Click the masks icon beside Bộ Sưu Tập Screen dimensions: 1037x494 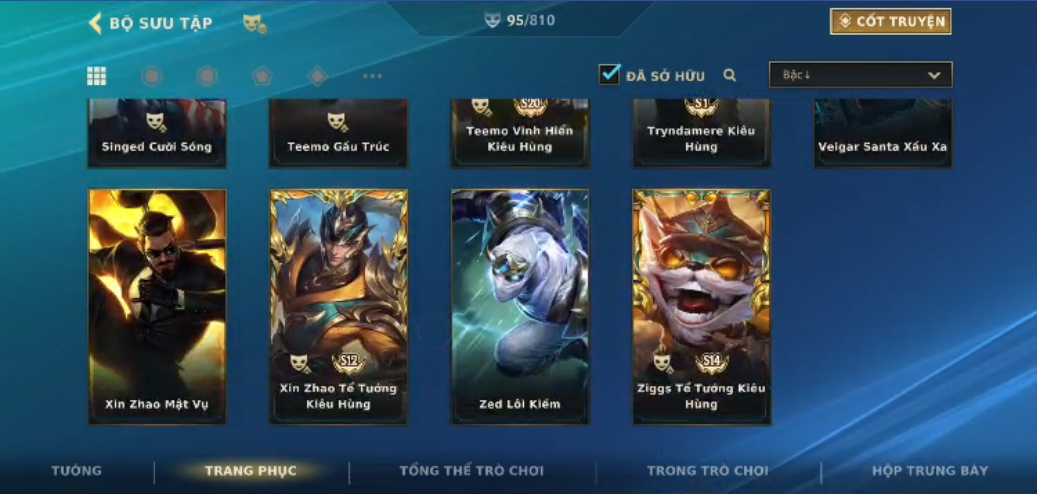point(254,23)
